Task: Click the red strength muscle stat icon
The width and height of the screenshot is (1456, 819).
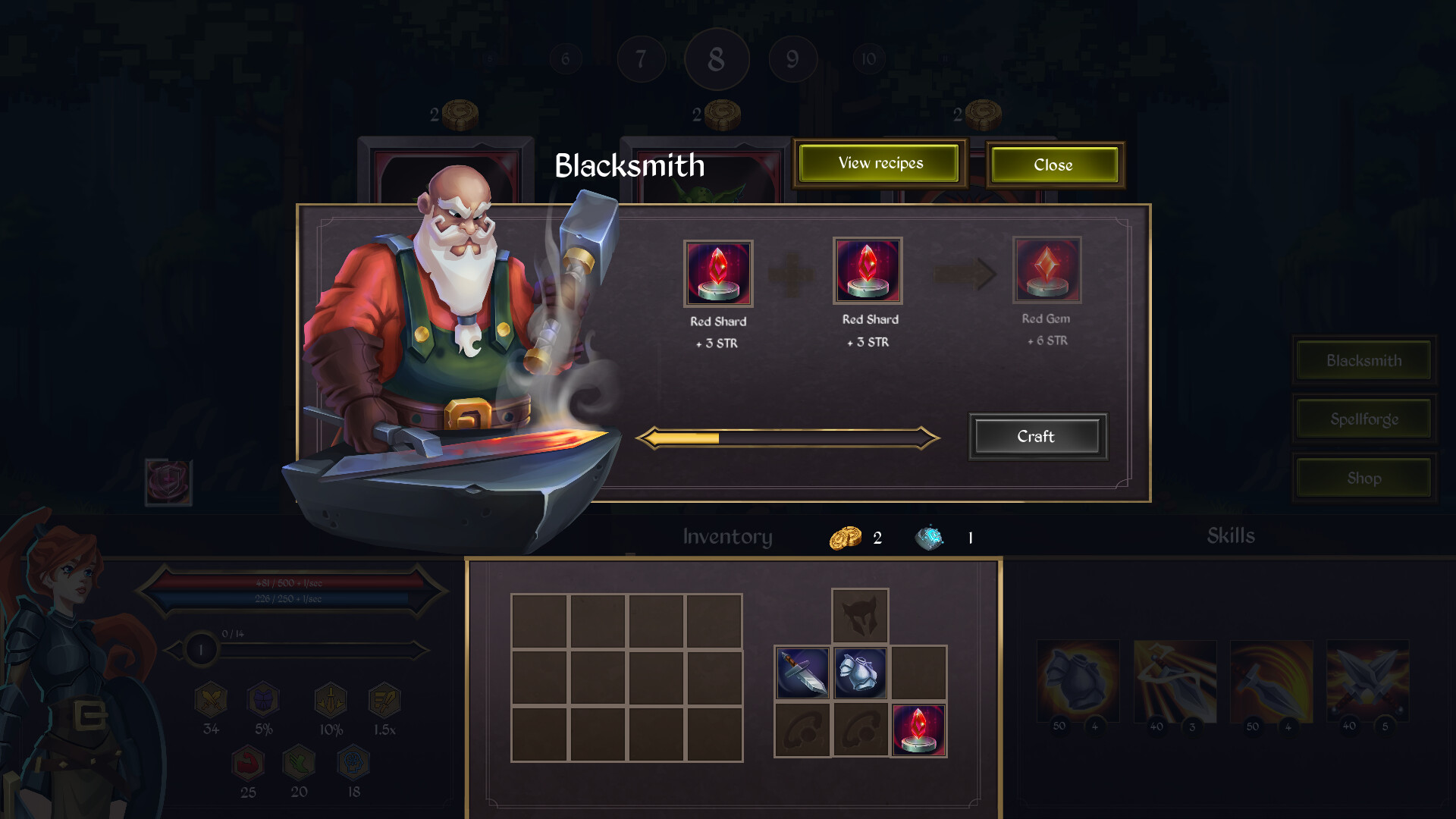Action: [x=248, y=766]
